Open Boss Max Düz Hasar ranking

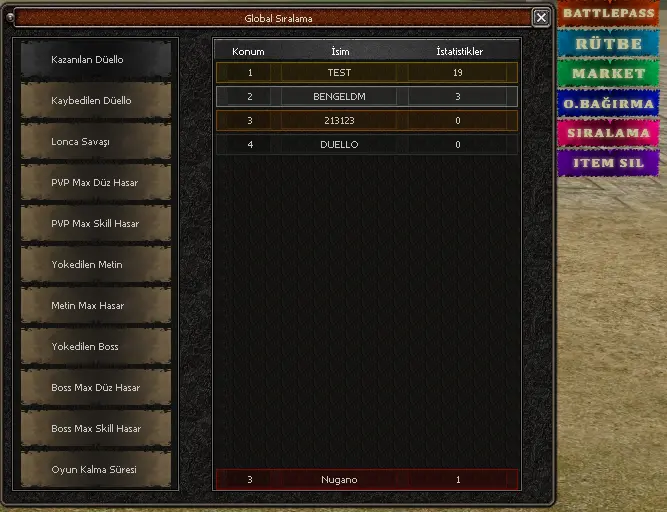point(96,388)
